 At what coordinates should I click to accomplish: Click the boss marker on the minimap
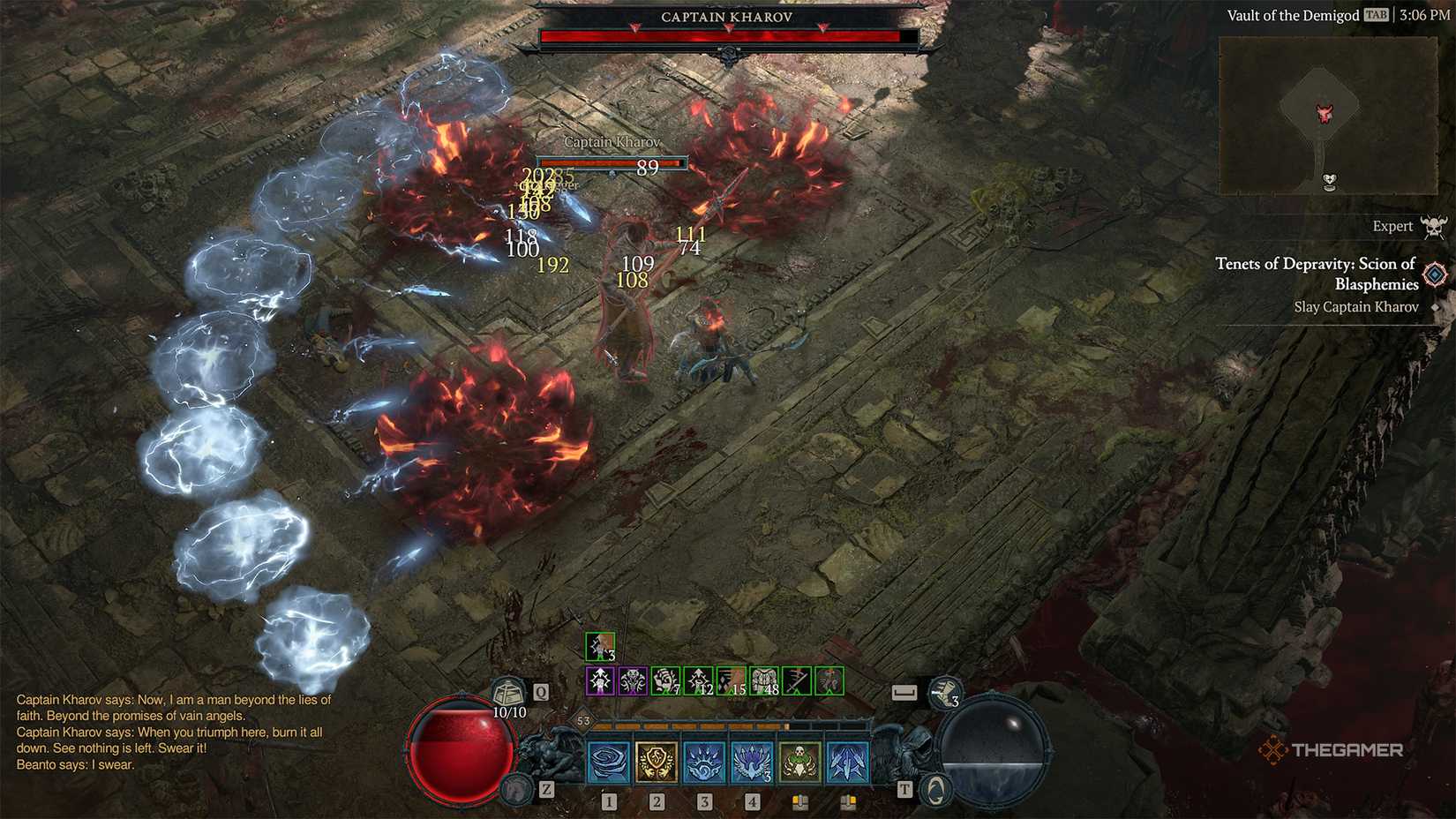(1325, 110)
